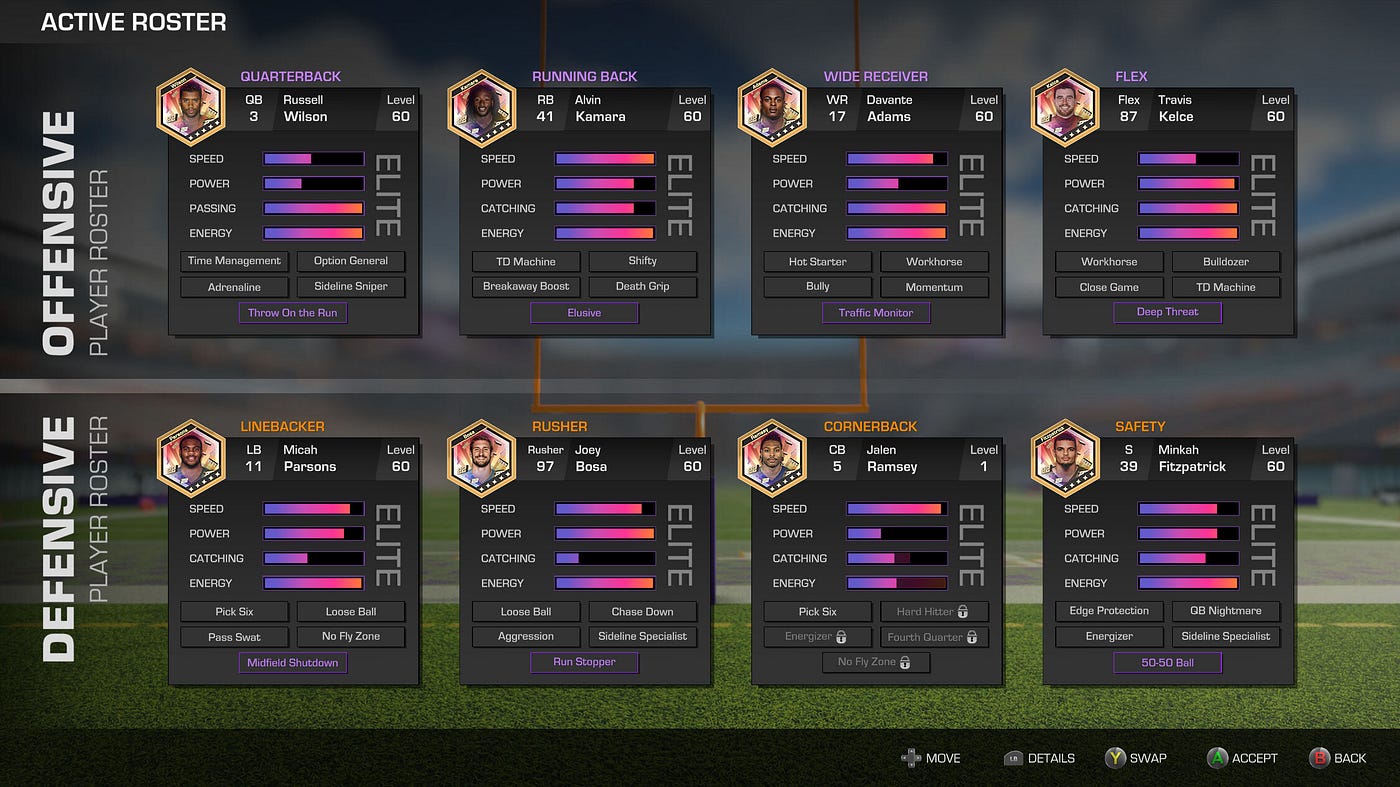The height and width of the screenshot is (787, 1400).
Task: Select the 50-50 Ball ability
Action: (1167, 663)
